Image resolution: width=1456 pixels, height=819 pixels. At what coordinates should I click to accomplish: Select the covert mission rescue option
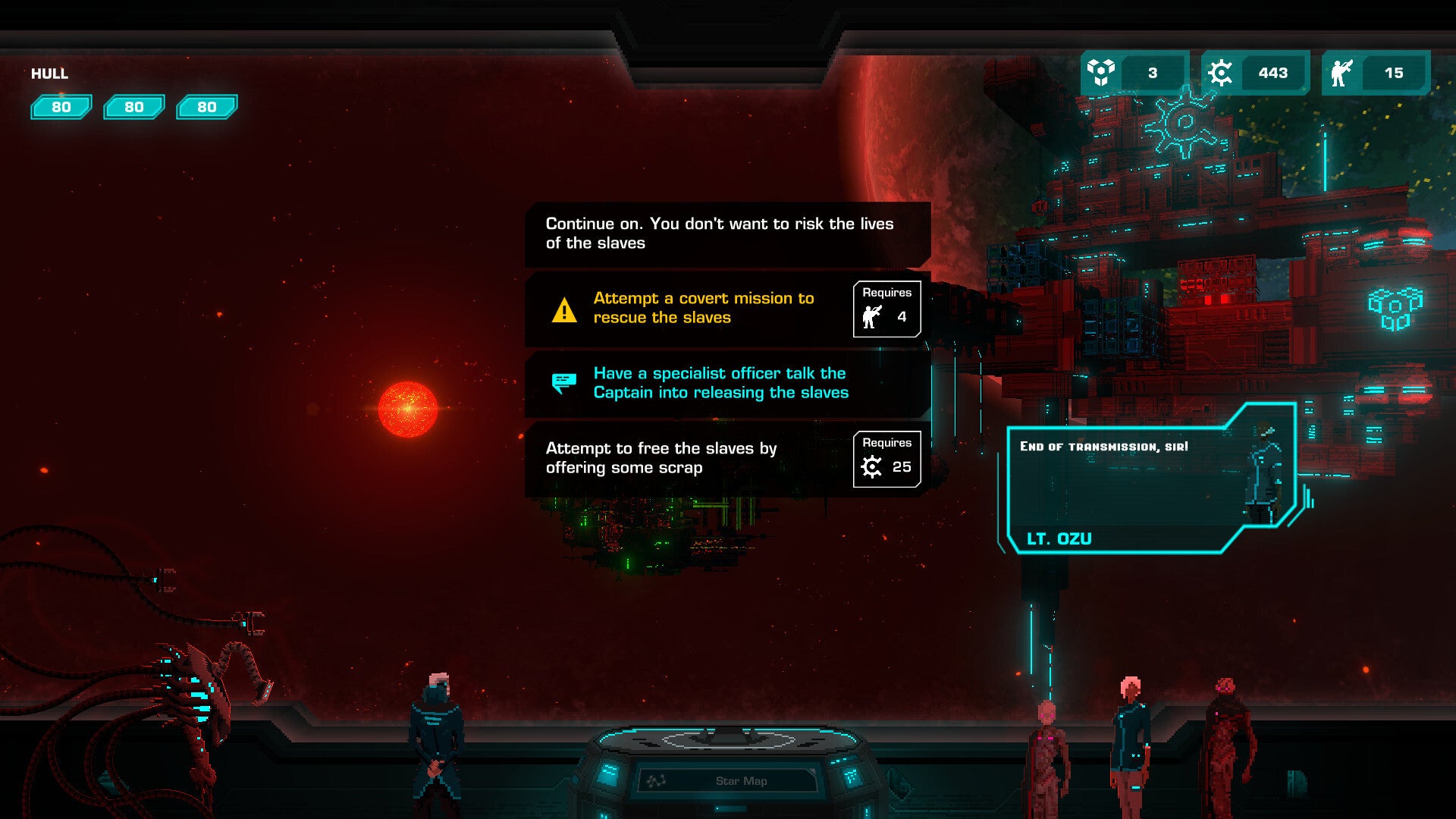click(x=702, y=308)
